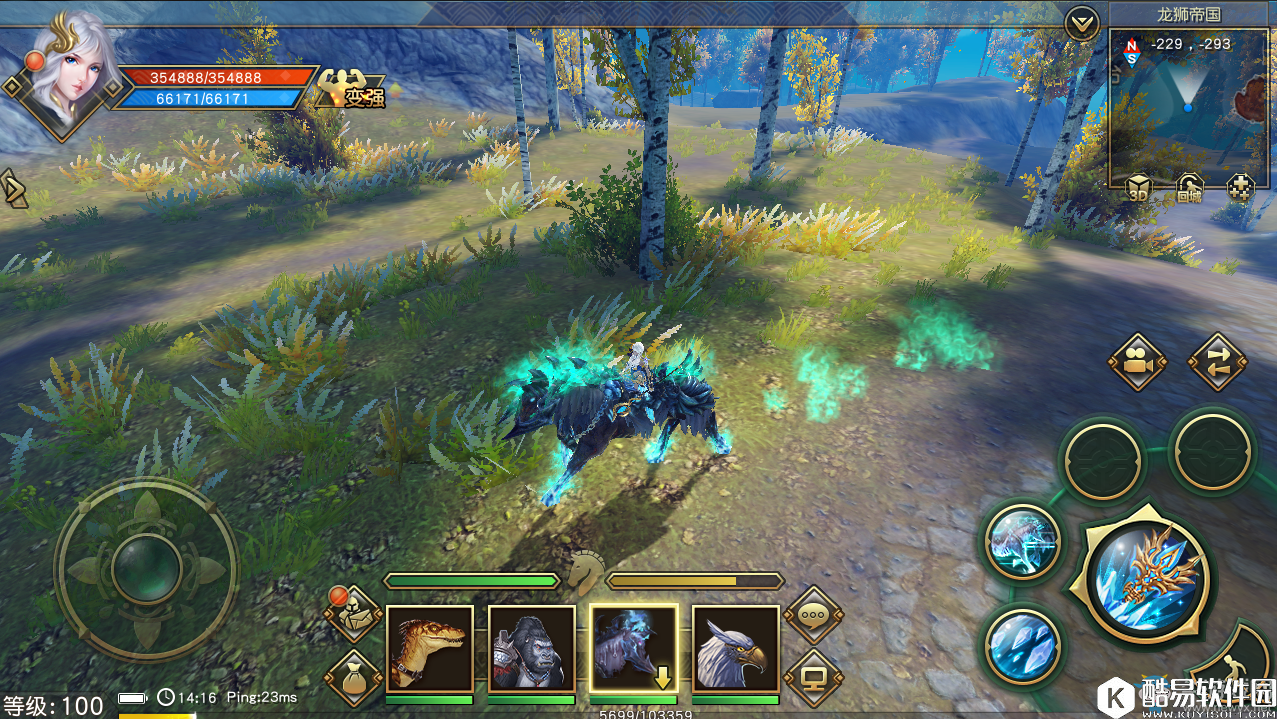
Task: Expand the left-edge side panel arrow
Action: [15, 189]
